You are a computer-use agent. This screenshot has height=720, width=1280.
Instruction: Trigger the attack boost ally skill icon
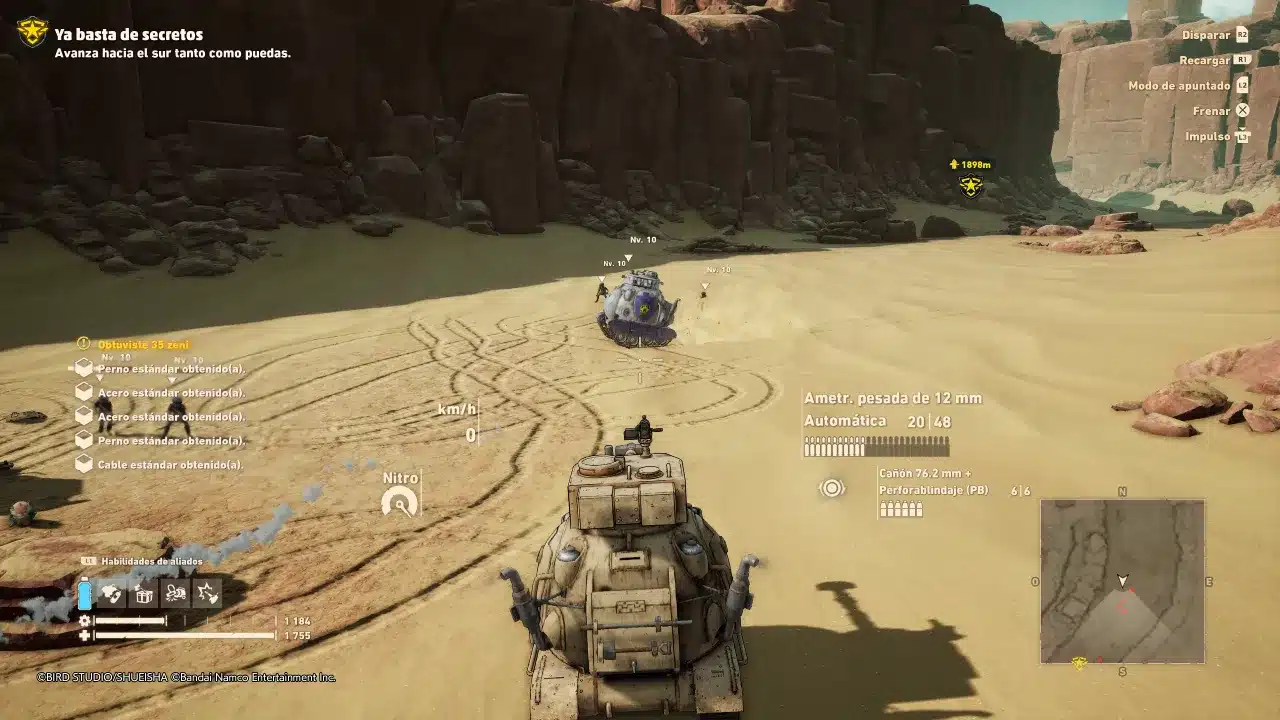coord(206,593)
